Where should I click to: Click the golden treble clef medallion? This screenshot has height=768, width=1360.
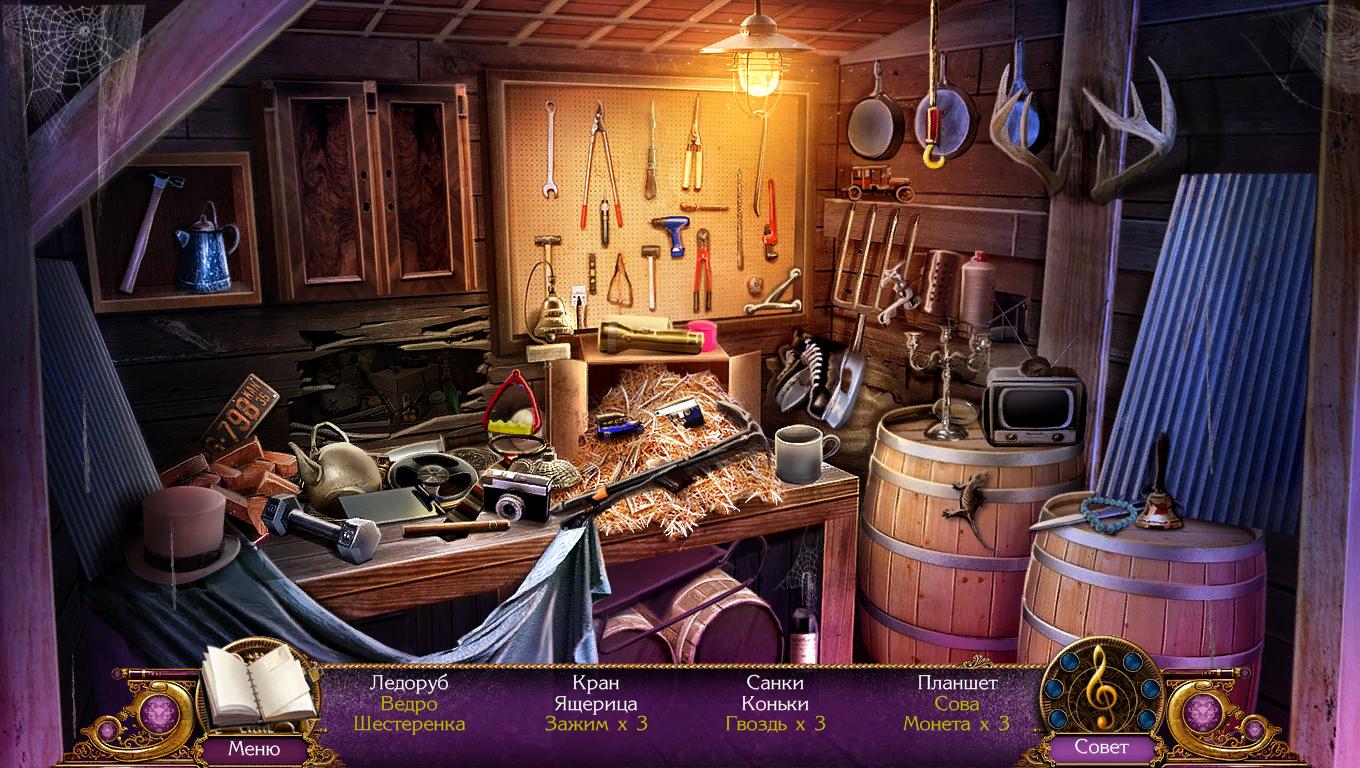coord(1100,685)
